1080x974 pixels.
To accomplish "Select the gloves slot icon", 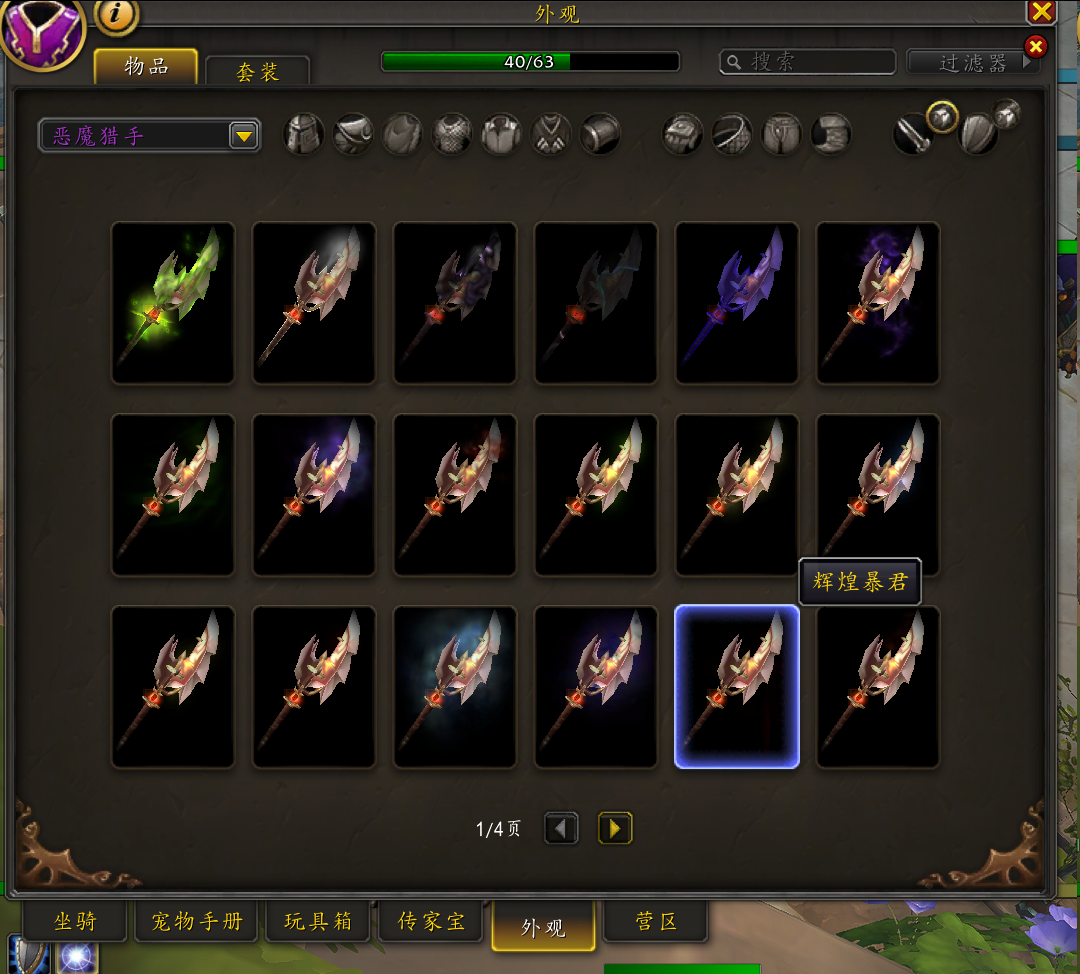I will [x=683, y=134].
